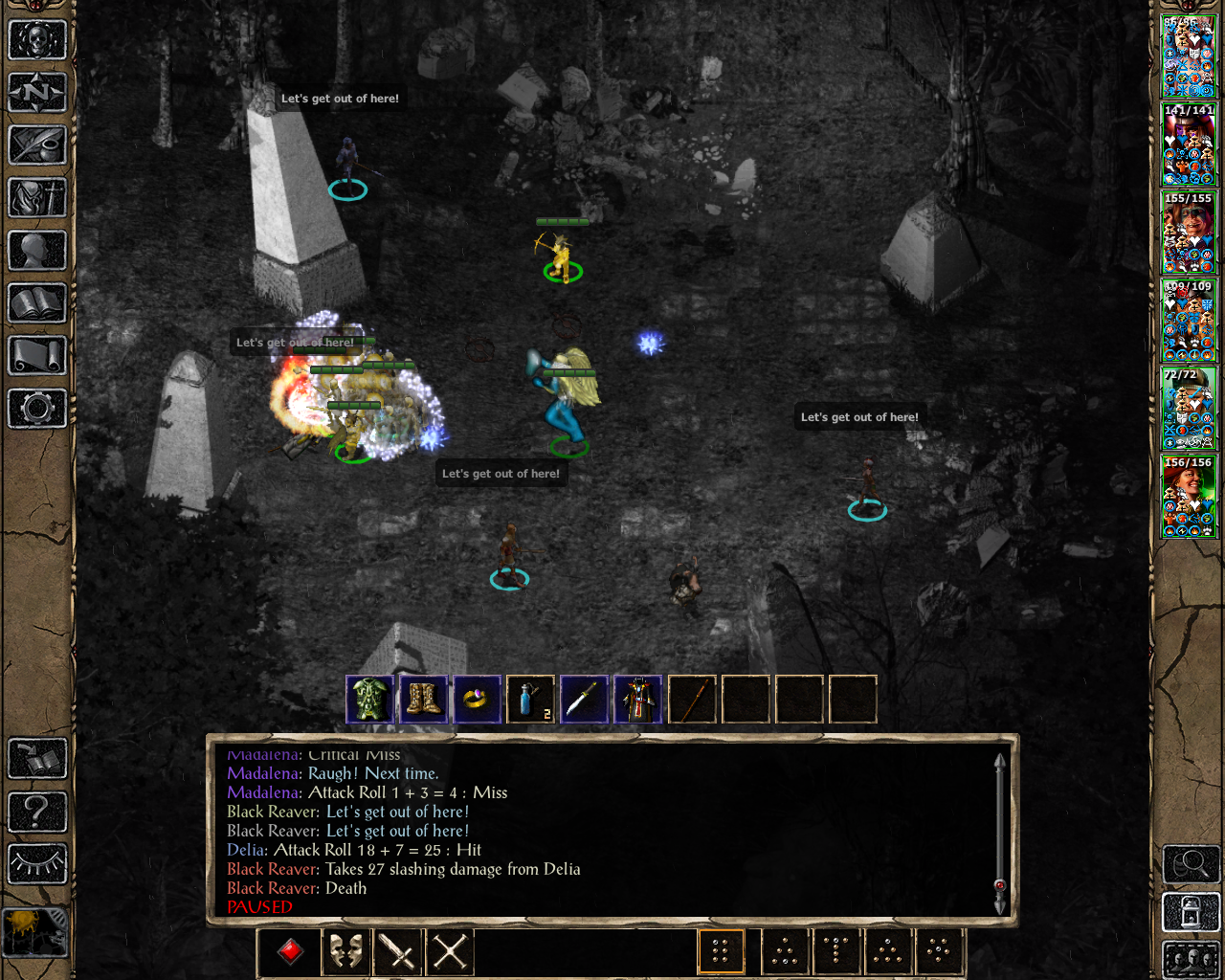Viewport: 1225px width, 980px height.
Task: Select the dagger quick slot
Action: 584,700
